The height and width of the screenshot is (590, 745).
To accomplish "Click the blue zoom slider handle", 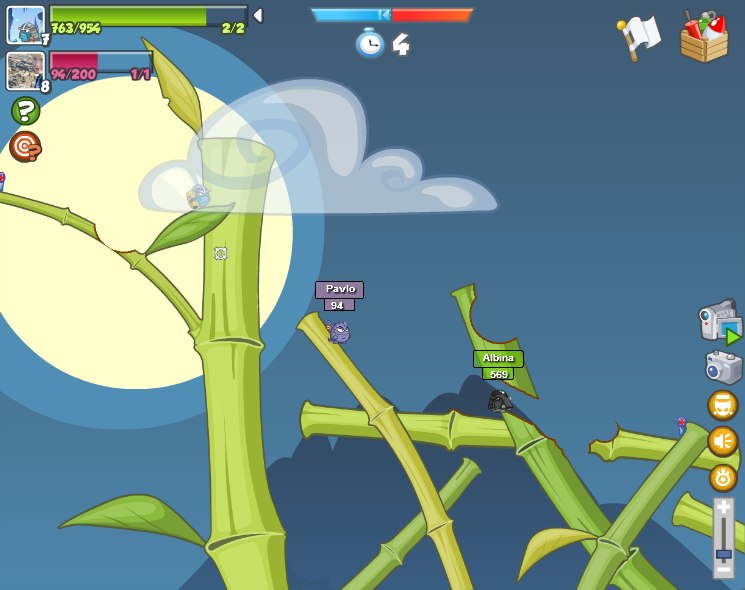I will click(723, 553).
